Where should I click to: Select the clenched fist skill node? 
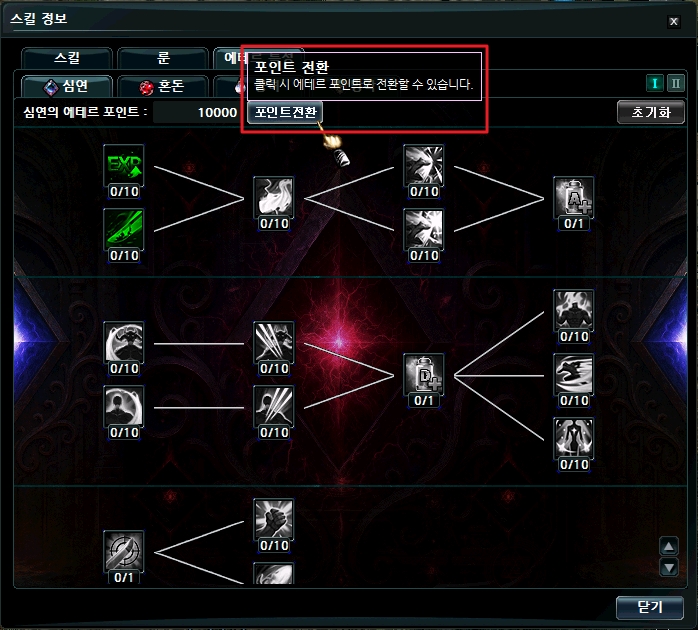tap(273, 519)
